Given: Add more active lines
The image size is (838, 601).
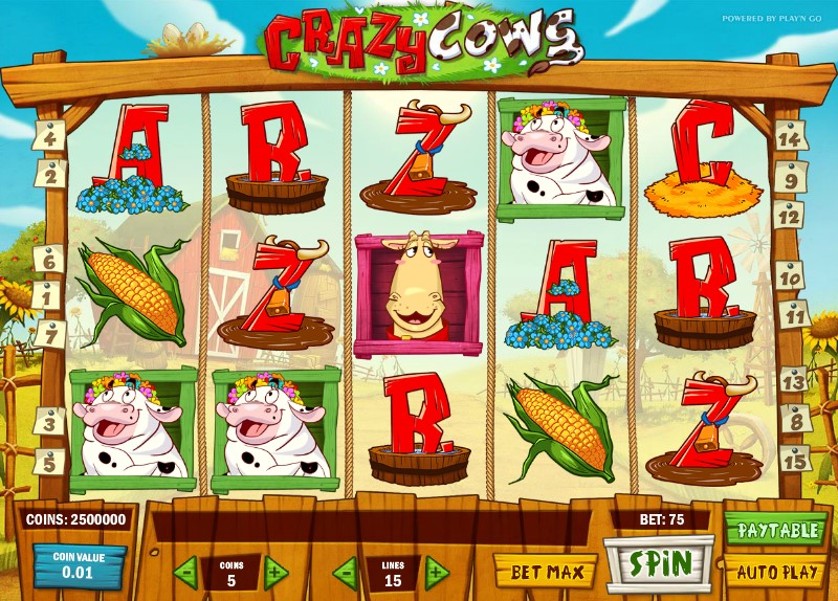Looking at the screenshot, I should pyautogui.click(x=437, y=573).
